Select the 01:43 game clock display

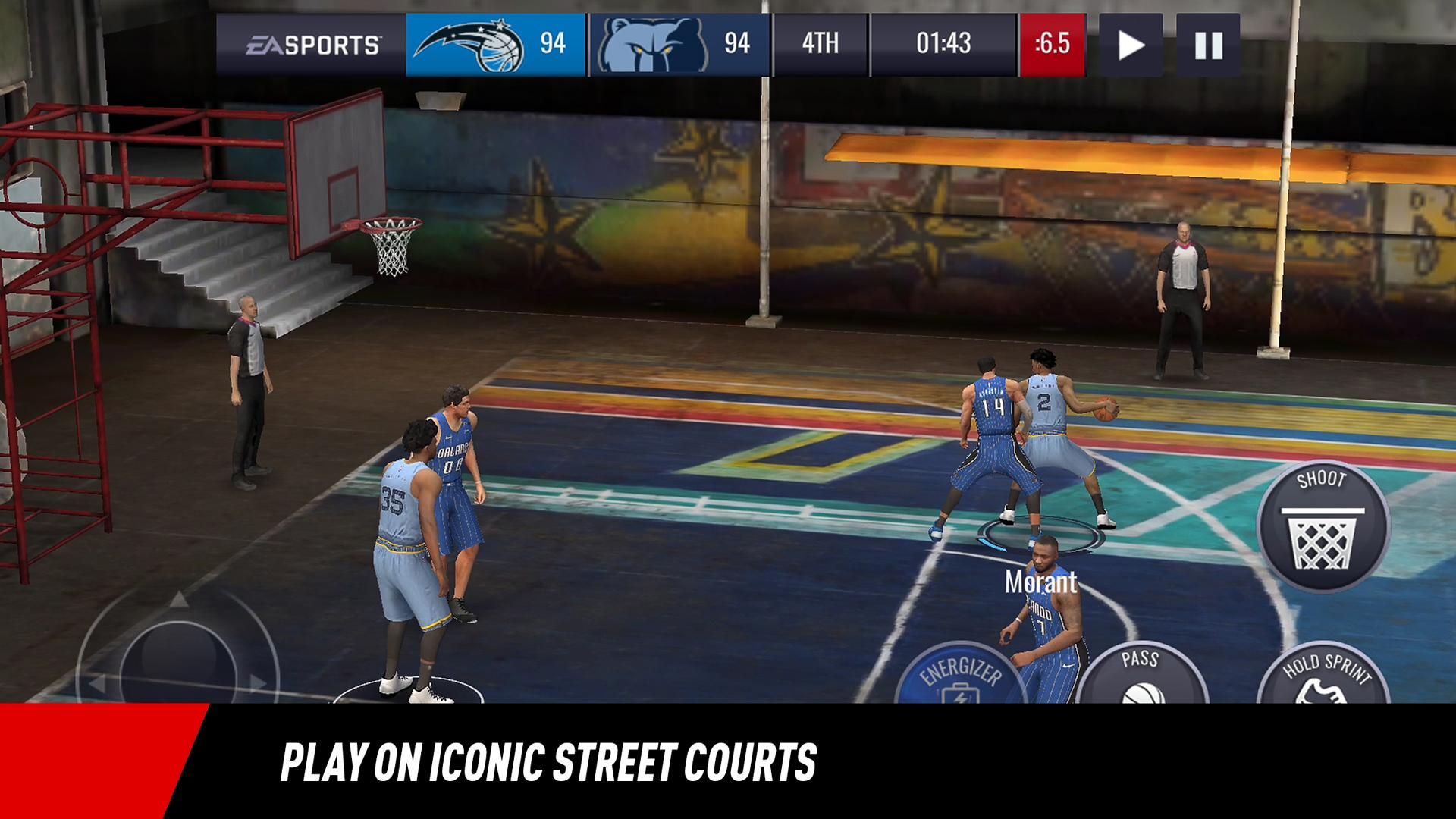(x=943, y=44)
